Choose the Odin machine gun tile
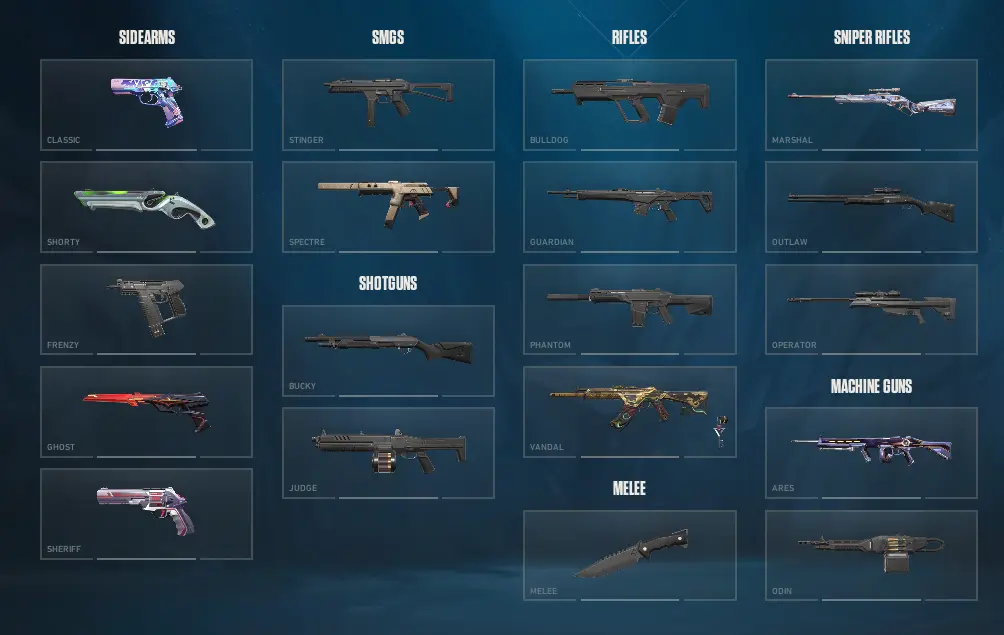Screen dimensions: 1004x635 coord(871,555)
